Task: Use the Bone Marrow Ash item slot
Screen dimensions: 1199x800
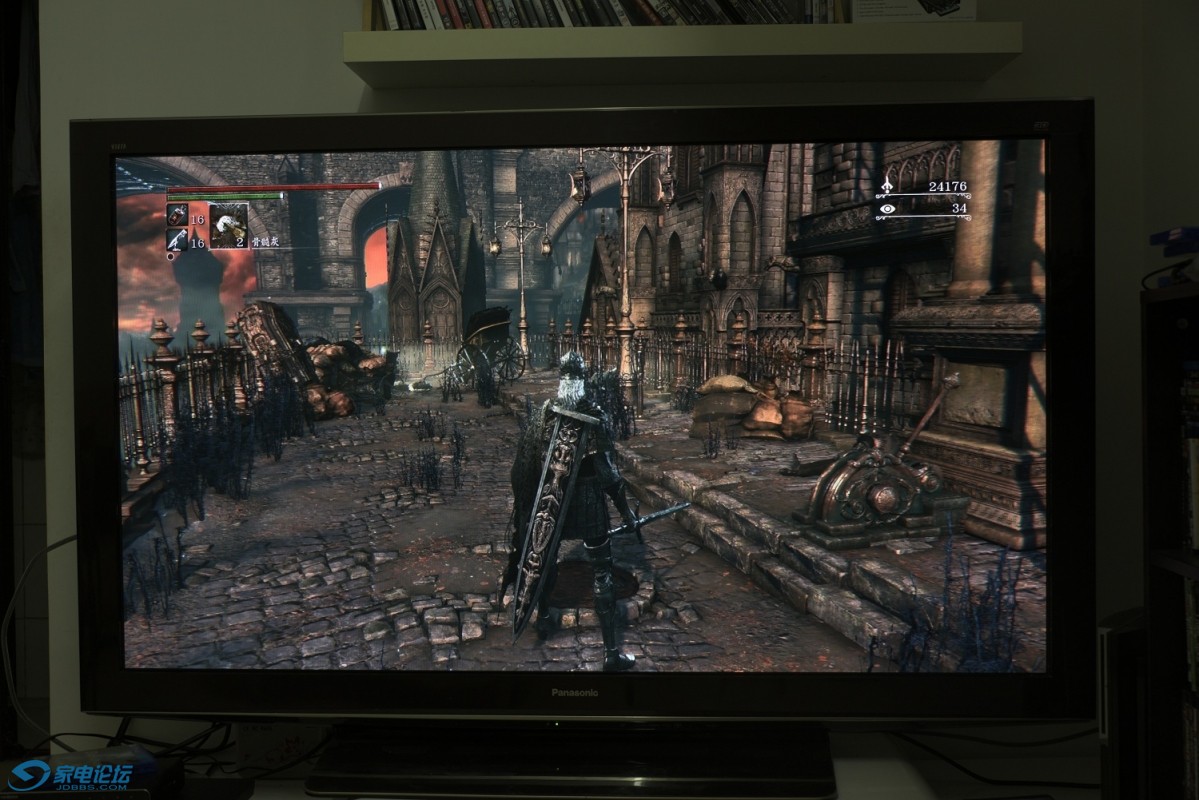Action: tap(228, 224)
